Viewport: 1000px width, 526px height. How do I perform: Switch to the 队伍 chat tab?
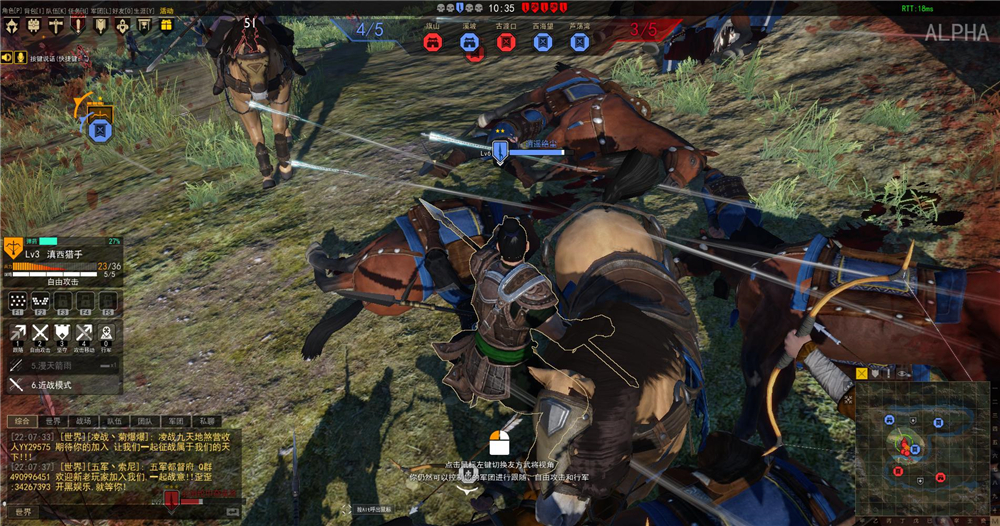[114, 421]
